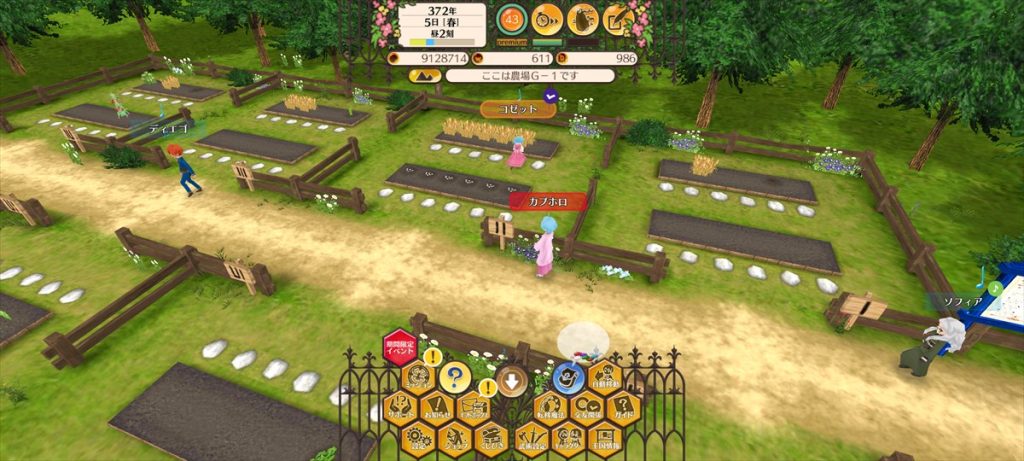Click the stopwatch fast-forward time icon

(547, 17)
